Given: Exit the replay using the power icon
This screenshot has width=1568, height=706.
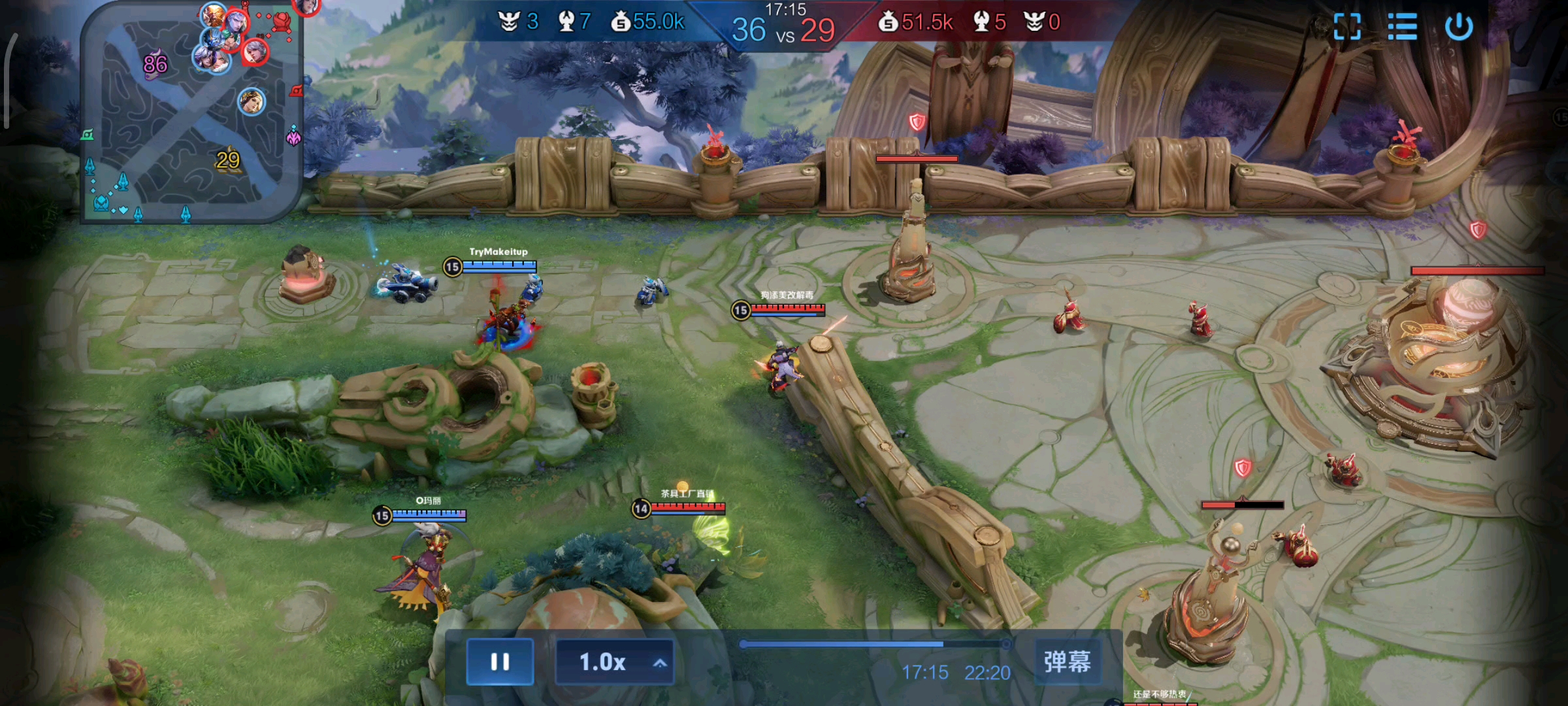Looking at the screenshot, I should (1458, 27).
